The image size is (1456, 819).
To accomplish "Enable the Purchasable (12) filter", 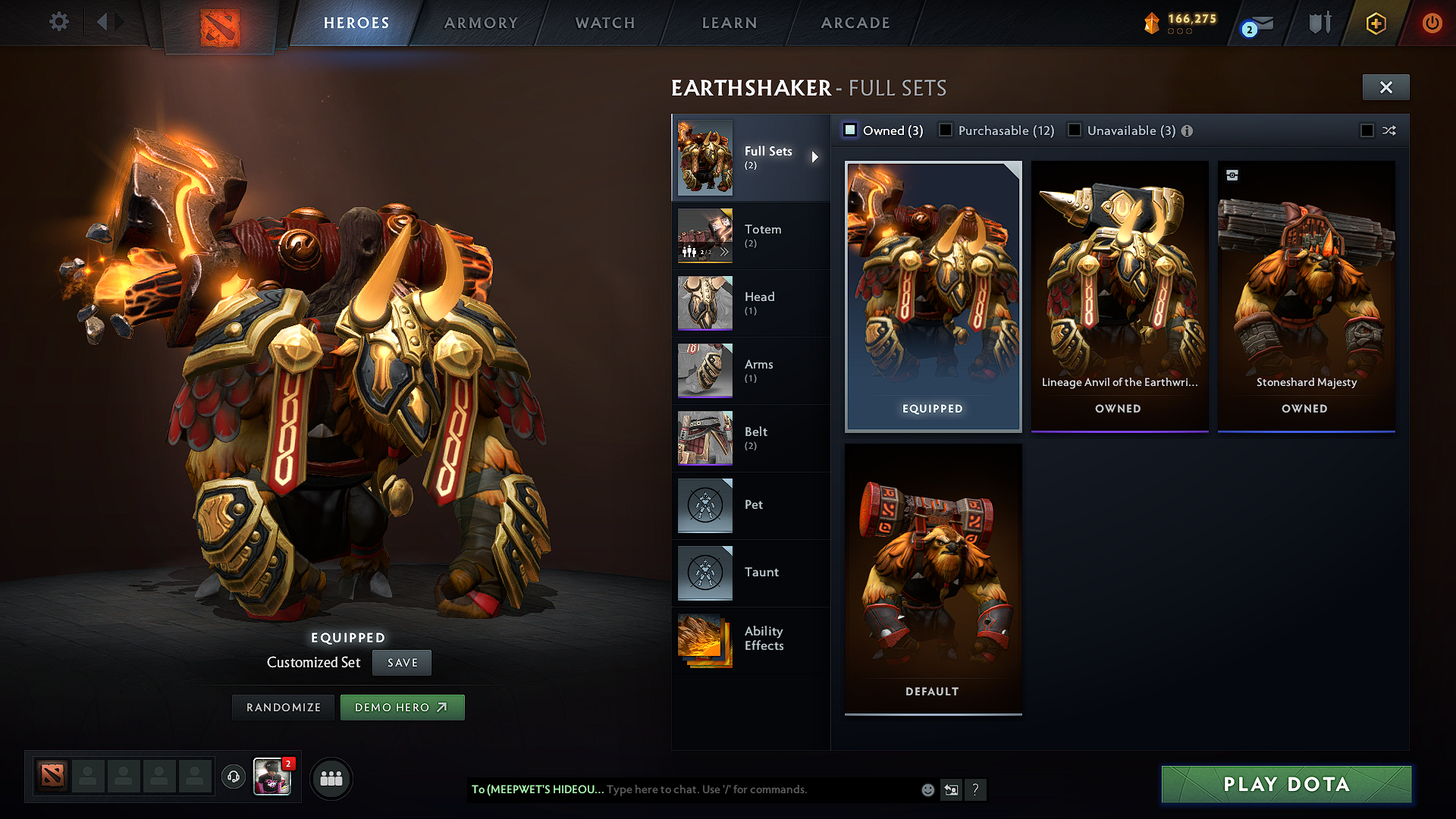I will click(946, 130).
